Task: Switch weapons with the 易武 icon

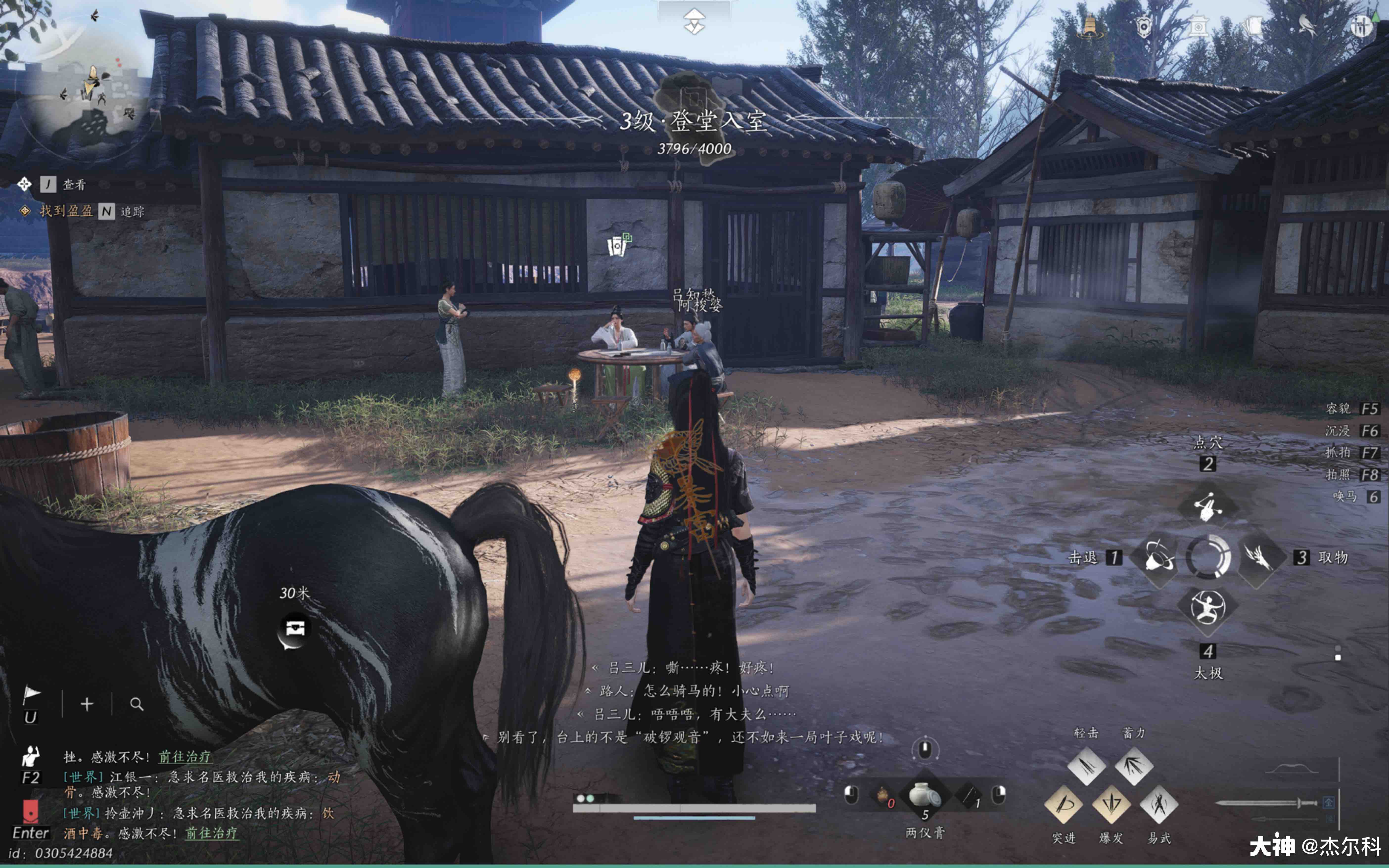Action: (1159, 804)
